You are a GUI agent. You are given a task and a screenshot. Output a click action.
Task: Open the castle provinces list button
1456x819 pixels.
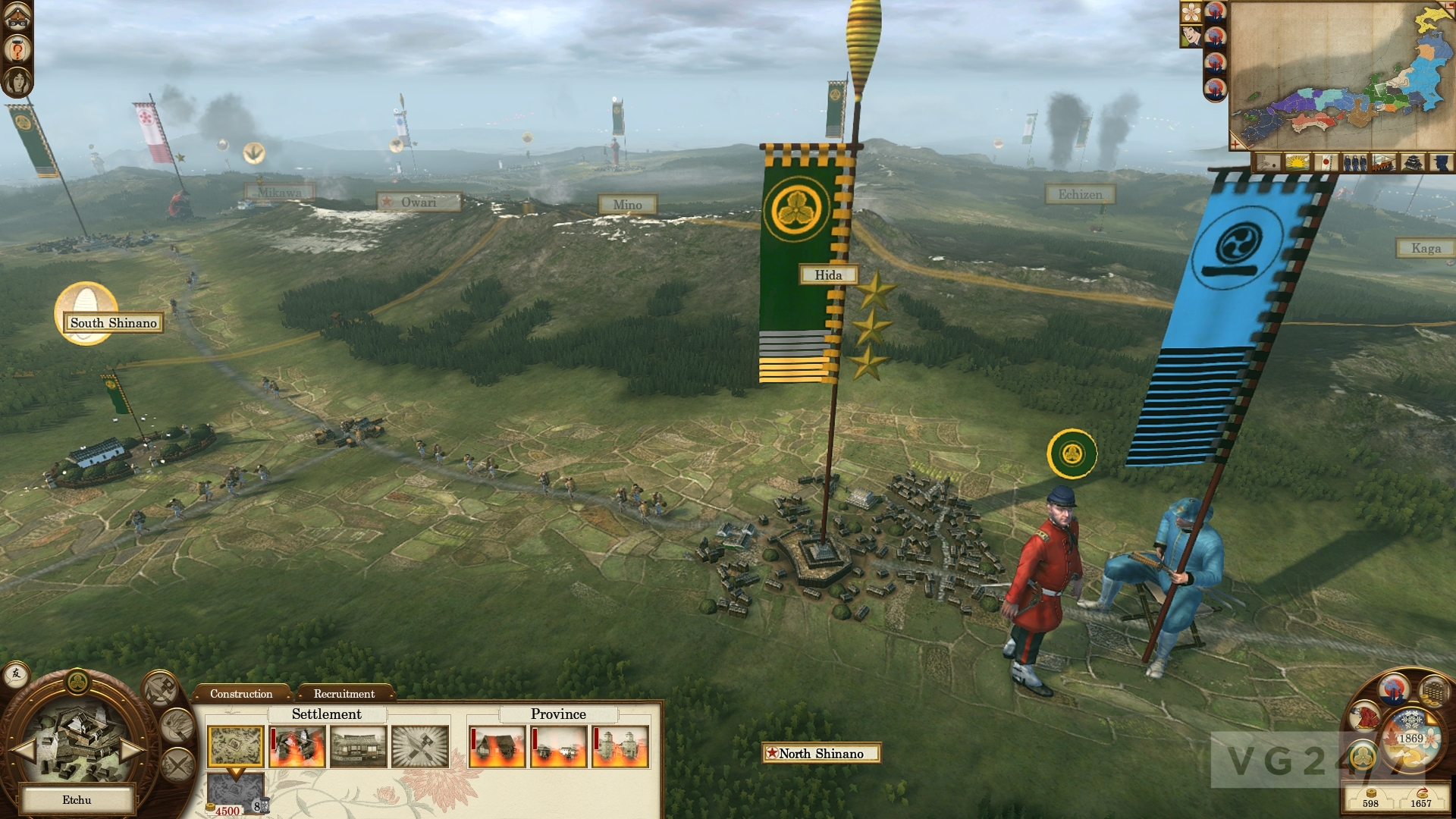[x=1413, y=162]
